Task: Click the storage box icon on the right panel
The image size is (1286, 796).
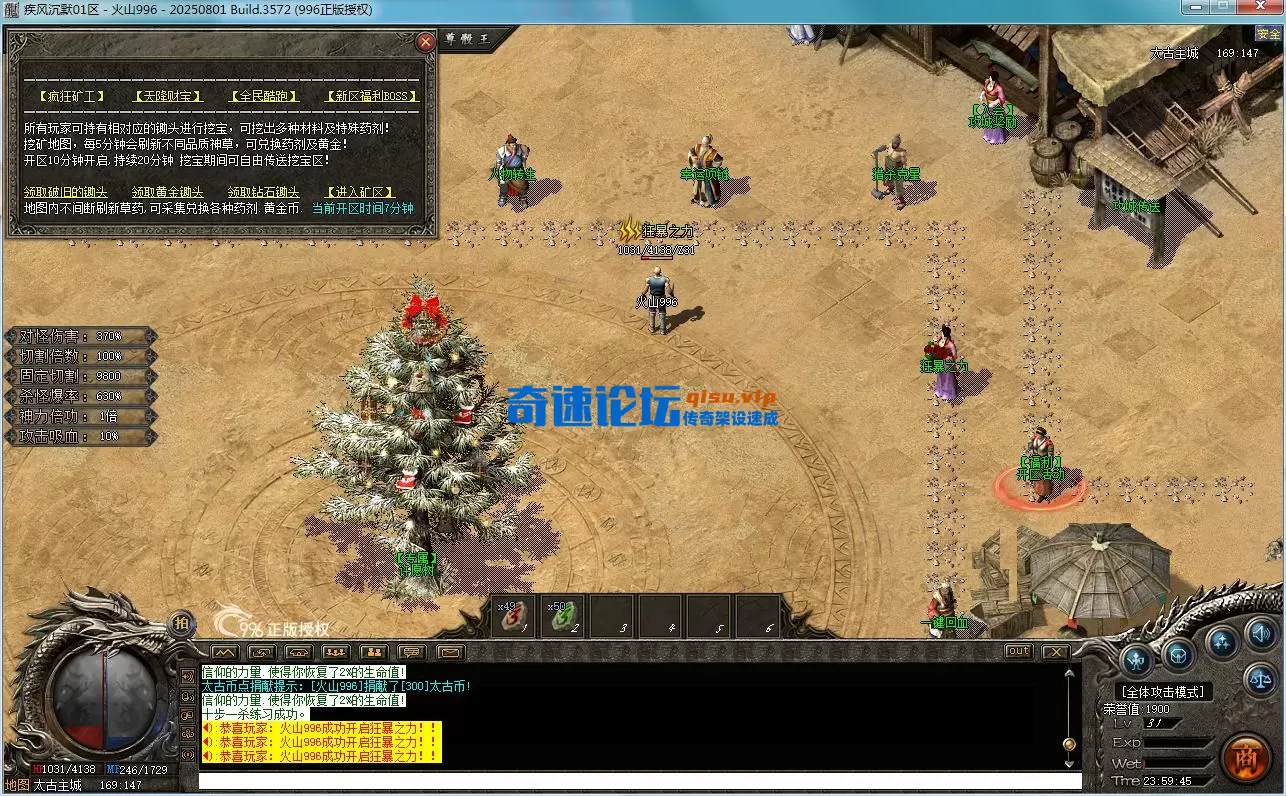Action: pyautogui.click(x=1177, y=655)
